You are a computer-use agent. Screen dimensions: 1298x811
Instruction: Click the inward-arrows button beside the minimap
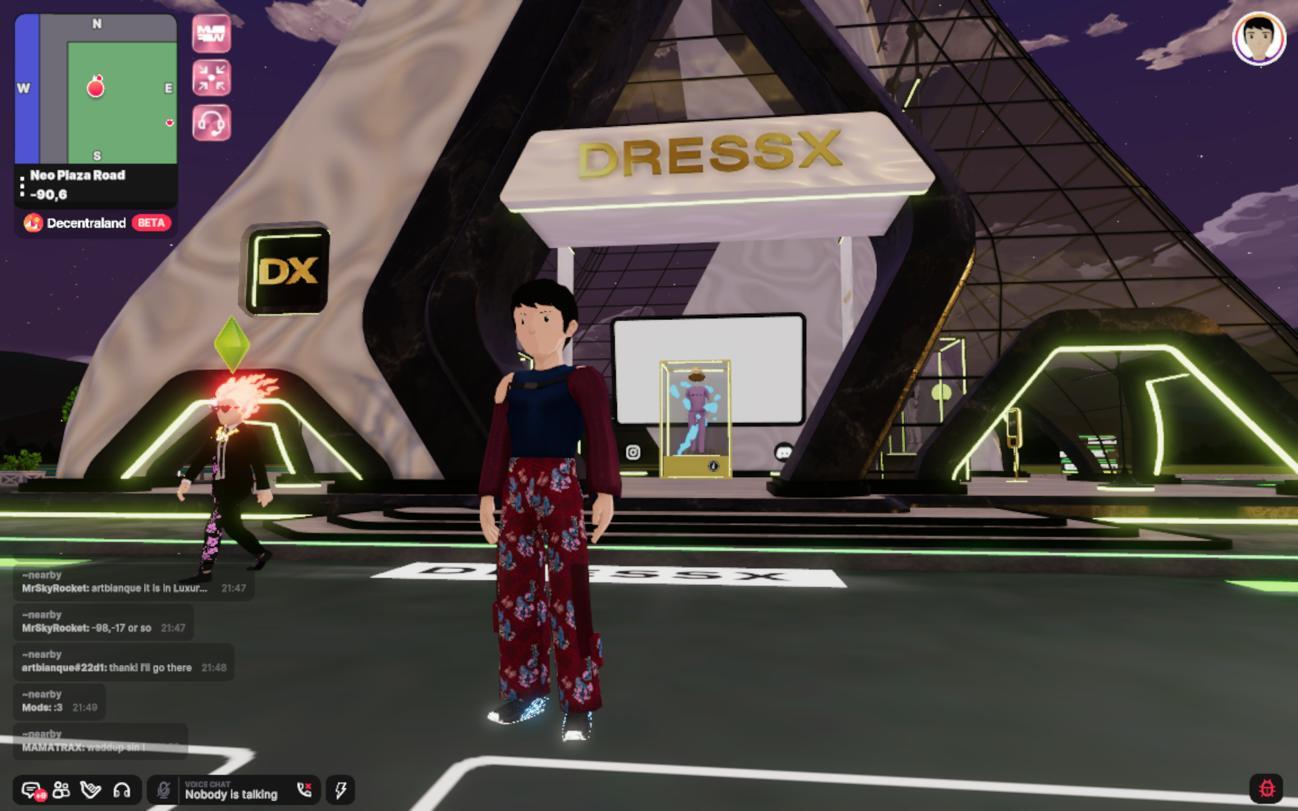[211, 78]
